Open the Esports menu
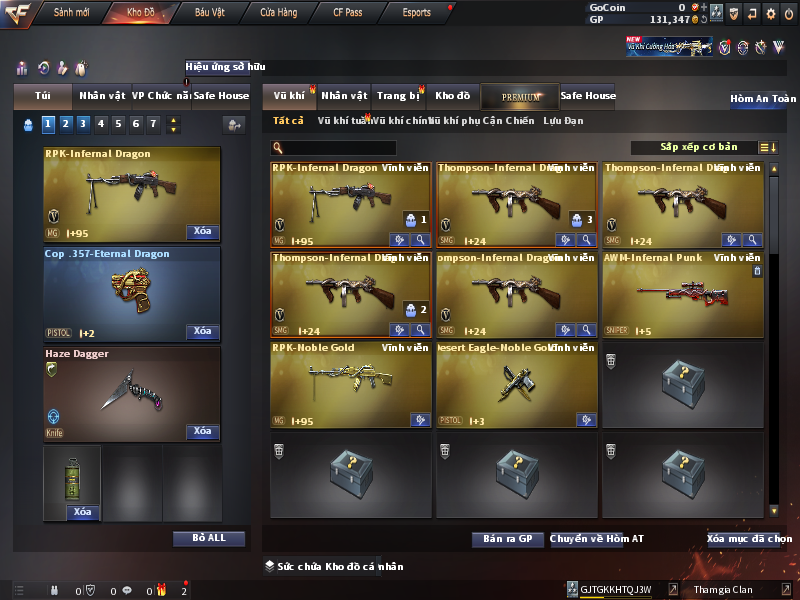Viewport: 800px width, 600px height. coord(416,13)
